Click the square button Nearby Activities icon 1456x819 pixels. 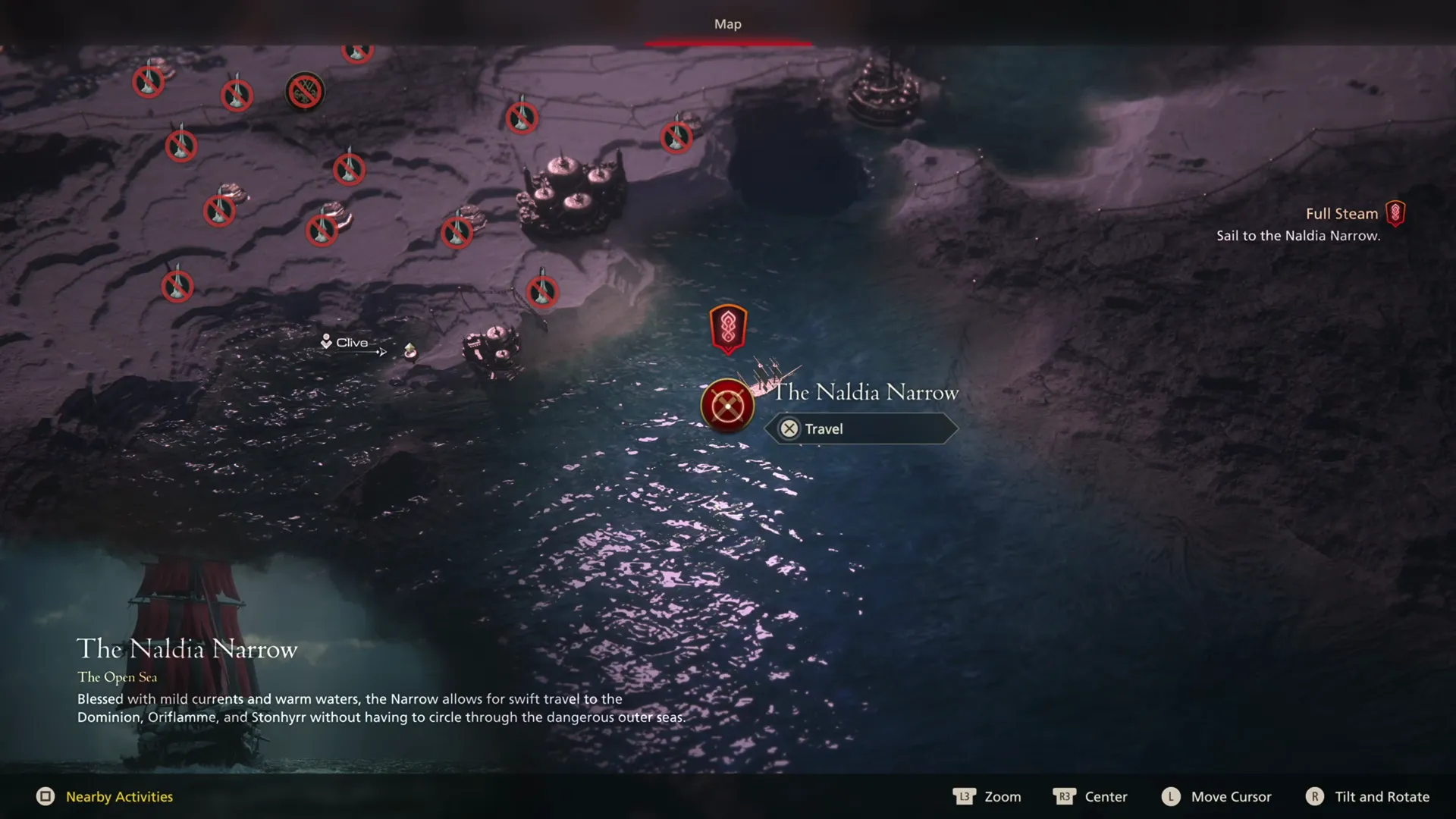[x=47, y=797]
